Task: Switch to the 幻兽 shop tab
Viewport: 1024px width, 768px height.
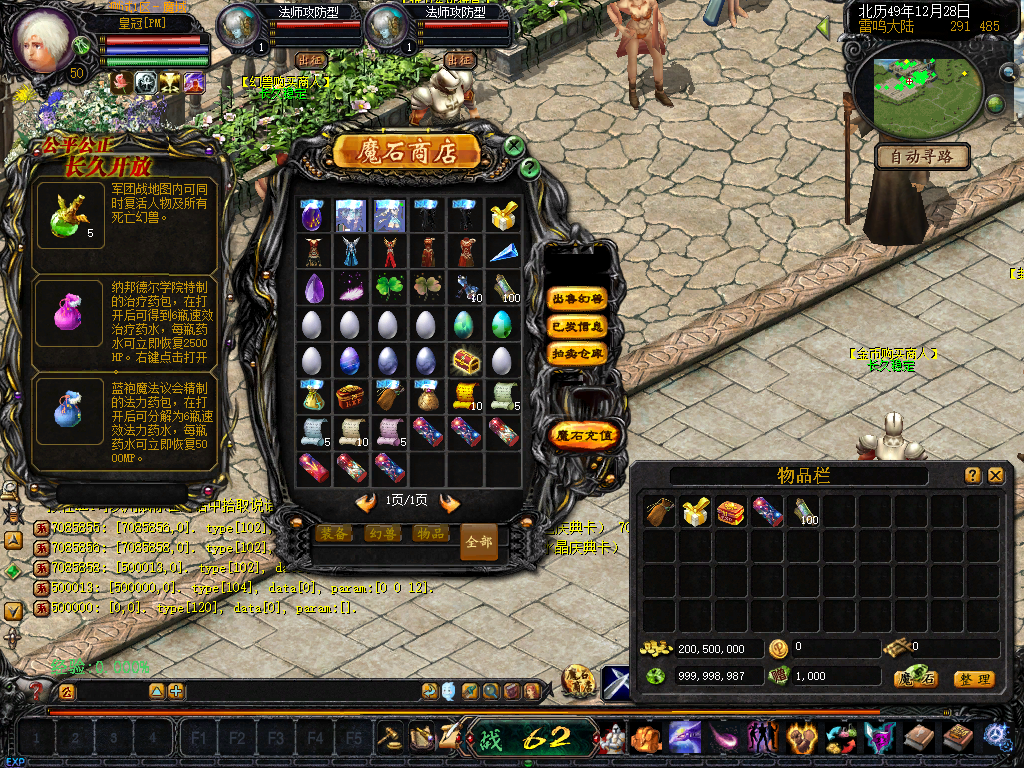Action: tap(381, 534)
